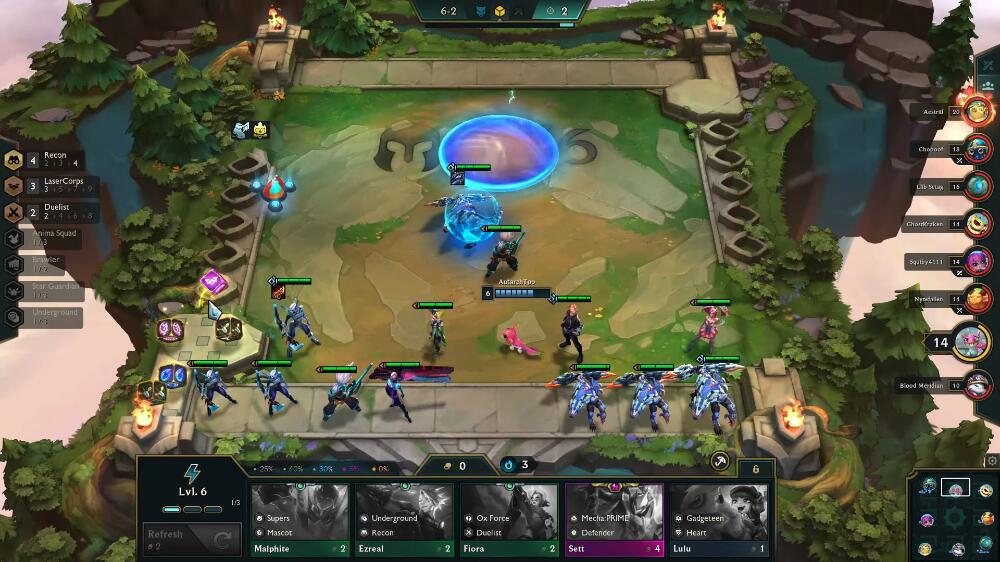Scout the Blood Meridian player's board
The height and width of the screenshot is (562, 1000).
979,384
